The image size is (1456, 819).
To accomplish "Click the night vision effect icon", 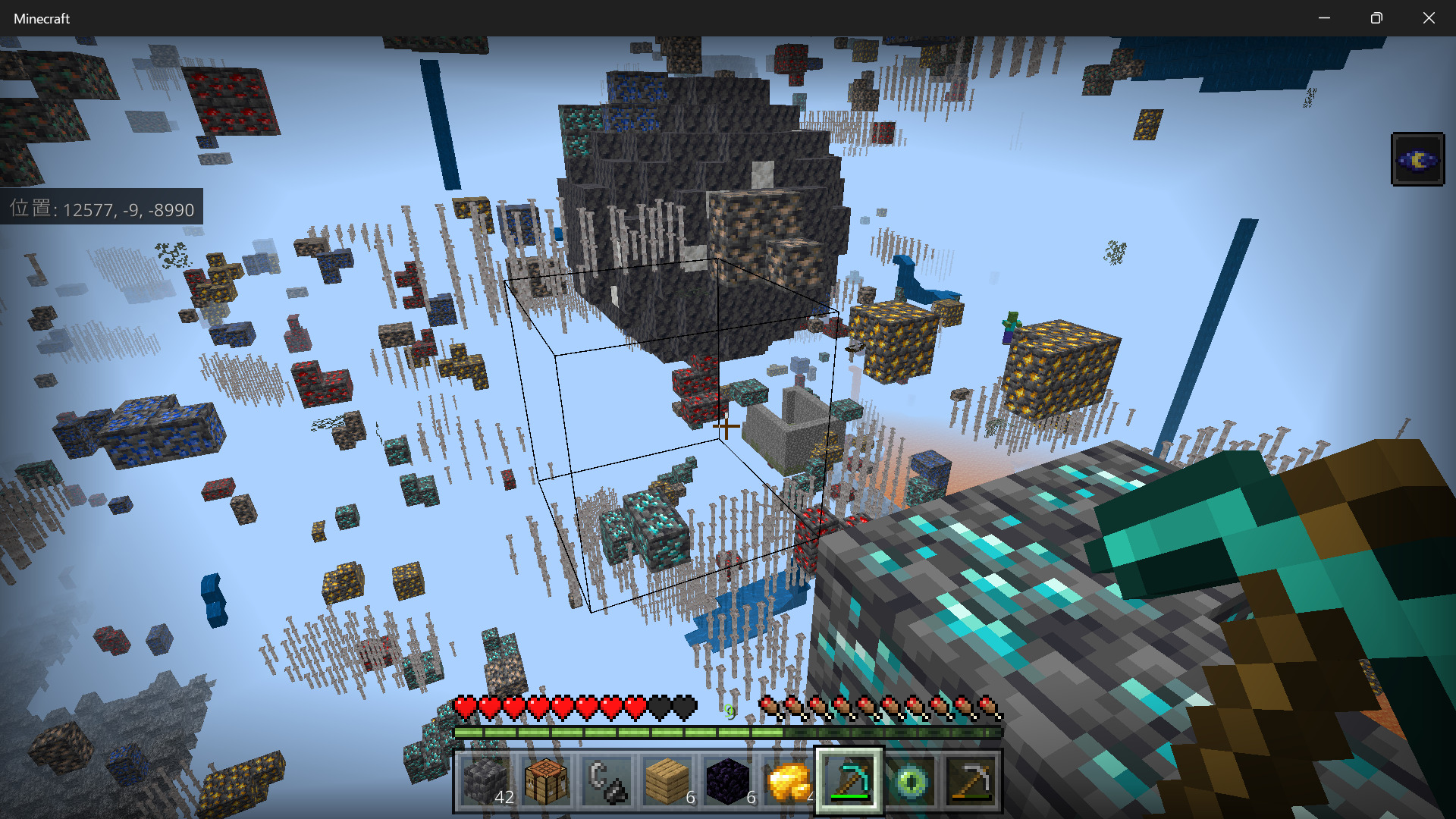I will (1417, 159).
